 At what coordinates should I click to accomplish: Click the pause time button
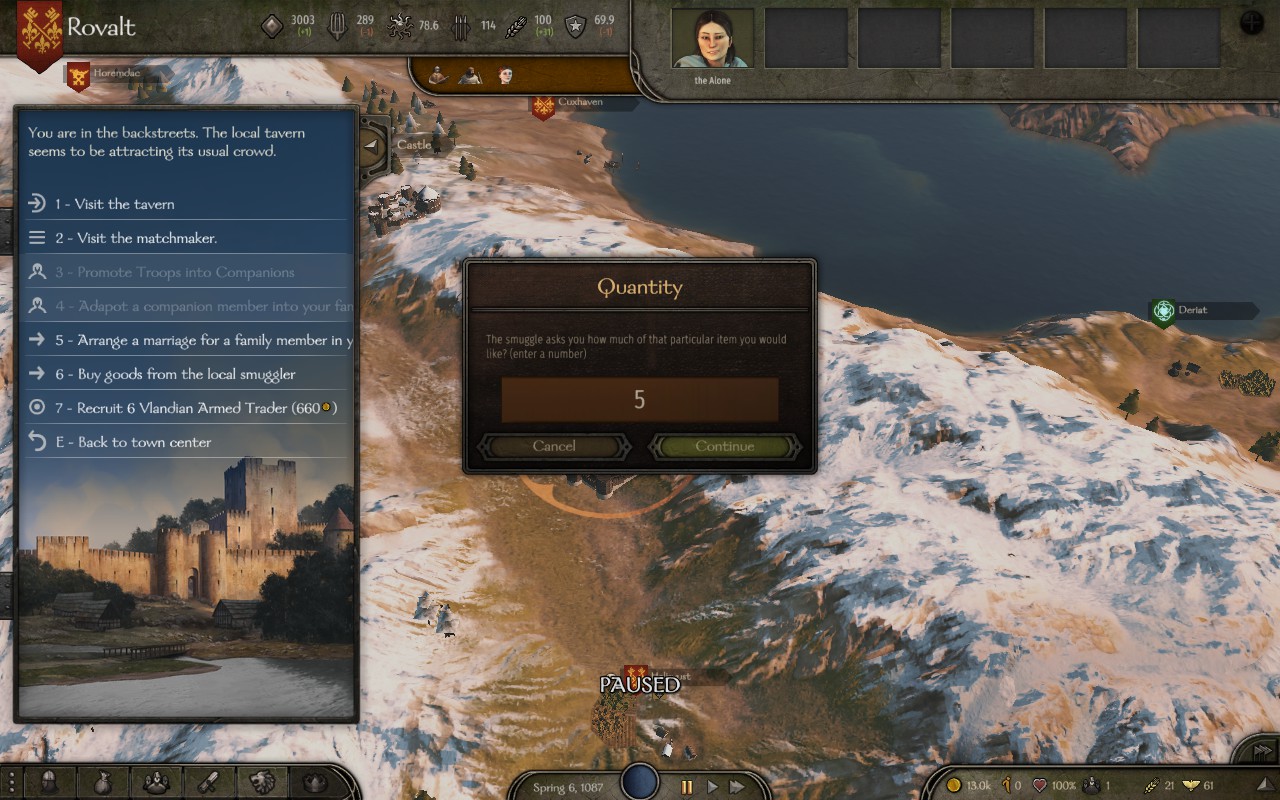pos(686,787)
